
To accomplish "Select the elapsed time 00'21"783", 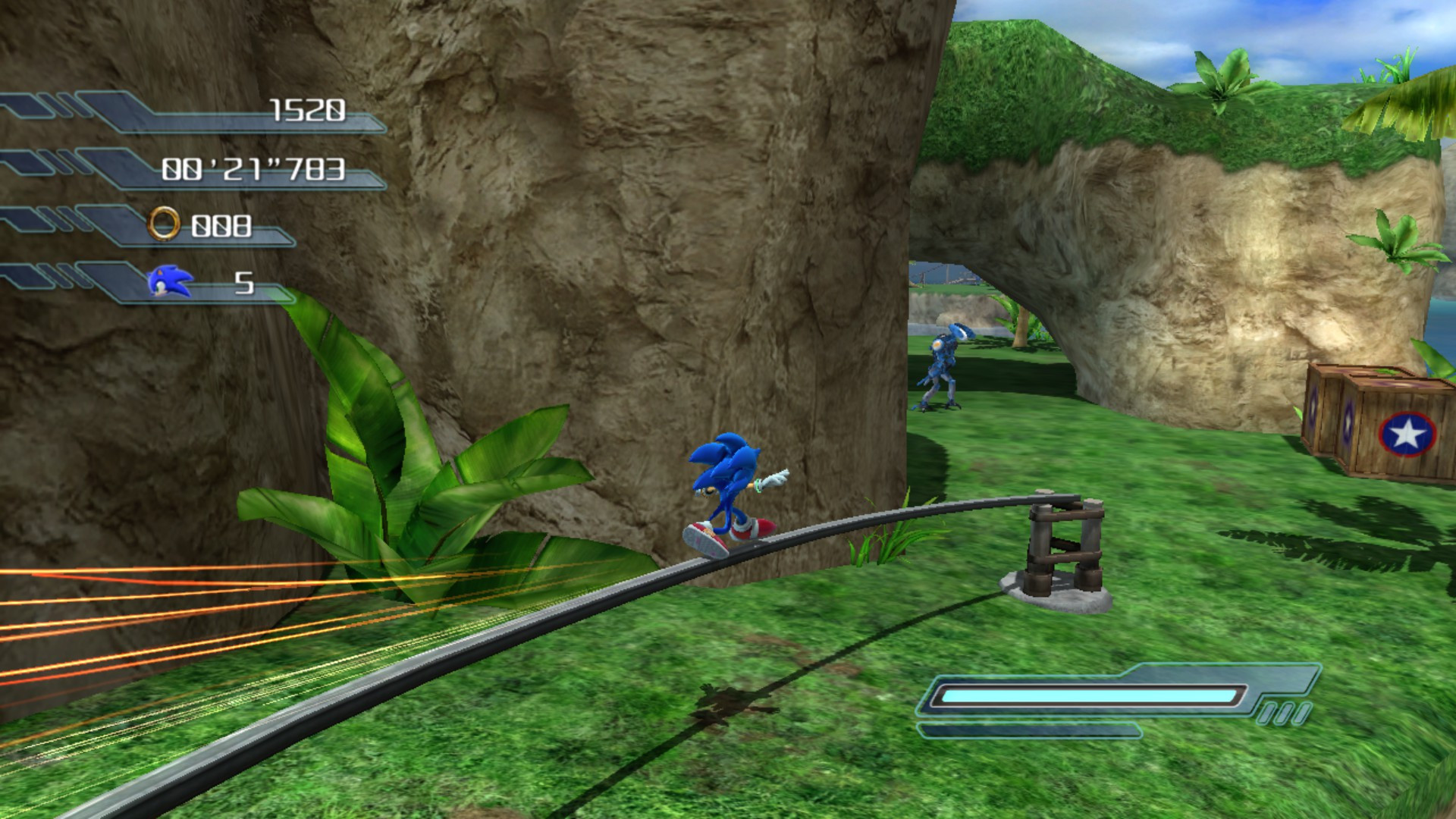I will coord(256,168).
